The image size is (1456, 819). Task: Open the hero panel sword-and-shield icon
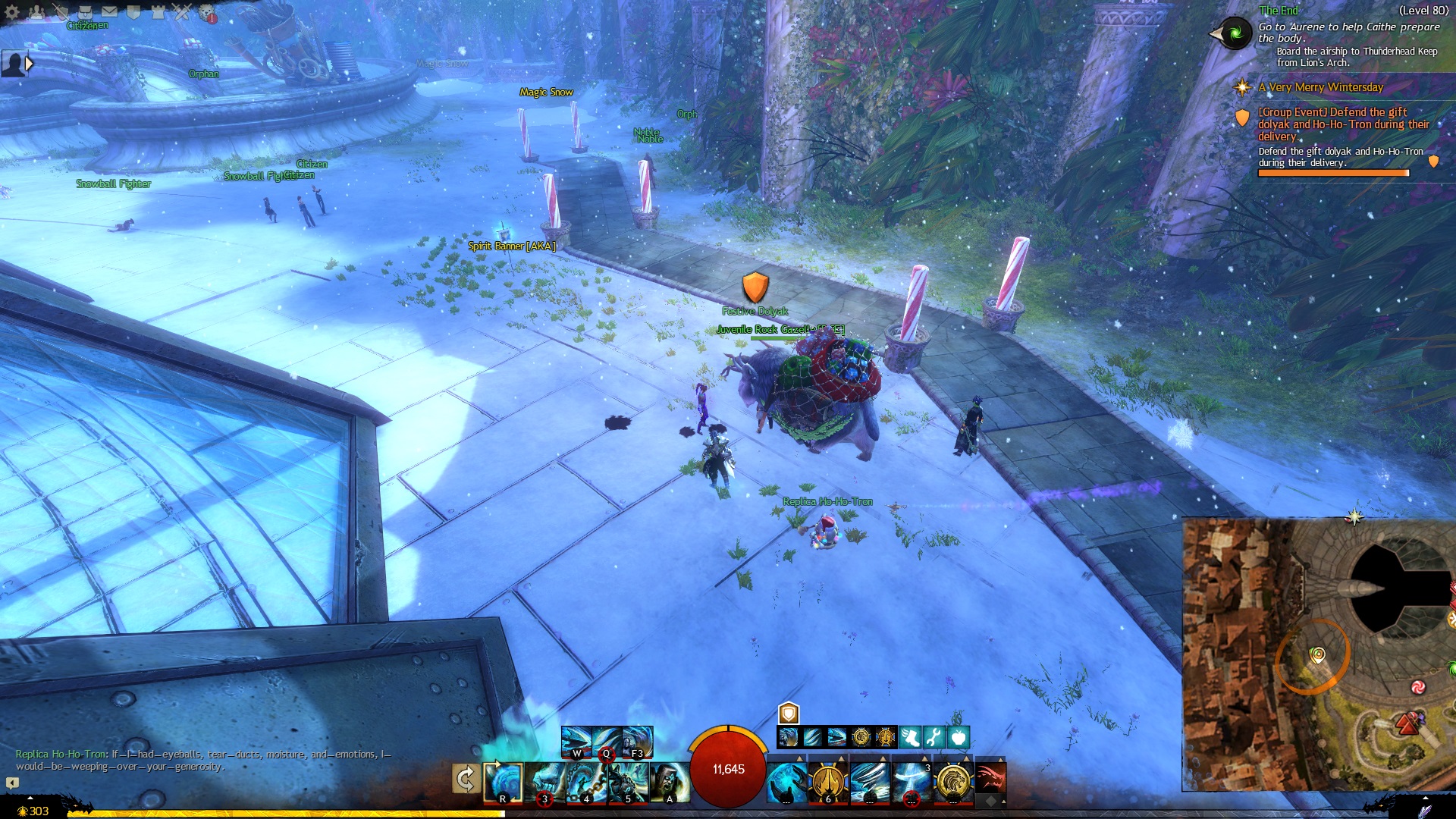click(x=61, y=11)
